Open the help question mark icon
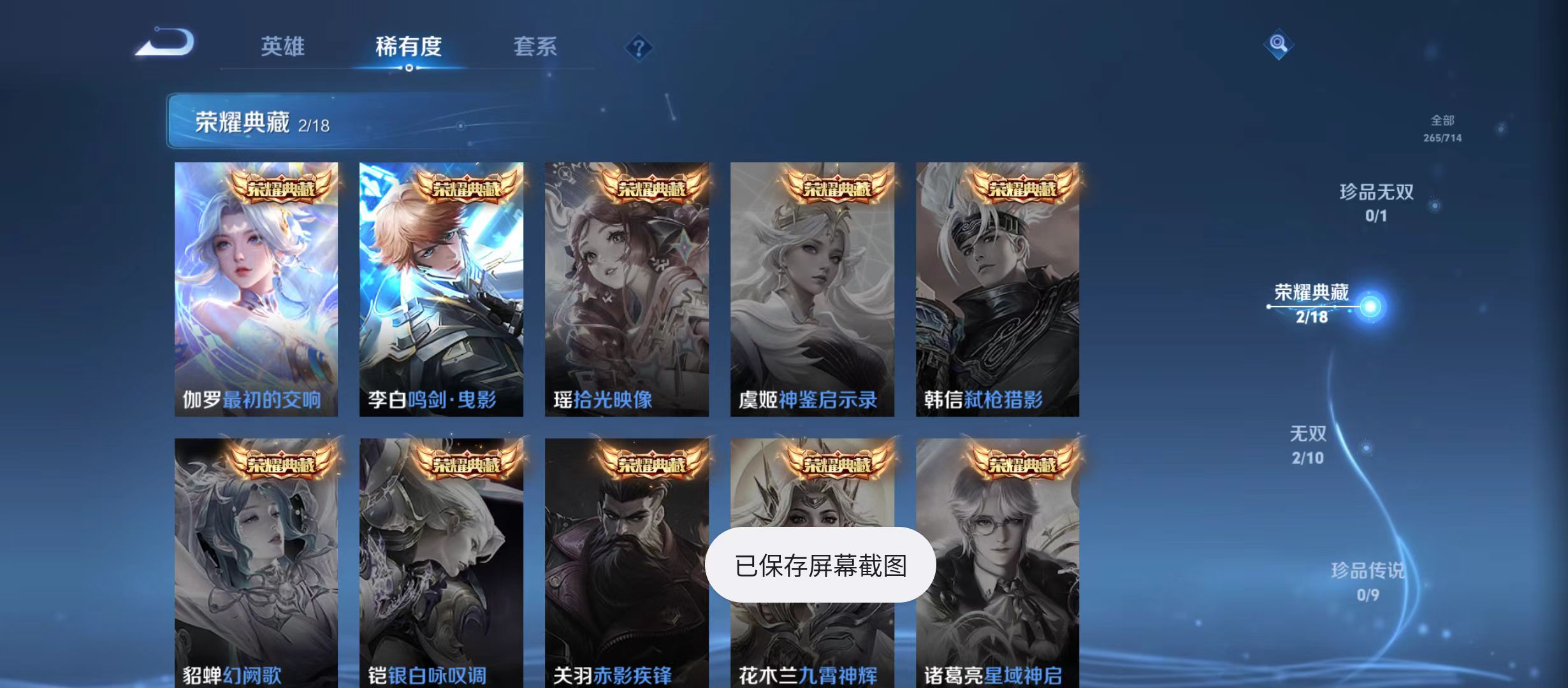Screen dimensions: 1568x688 (x=639, y=47)
